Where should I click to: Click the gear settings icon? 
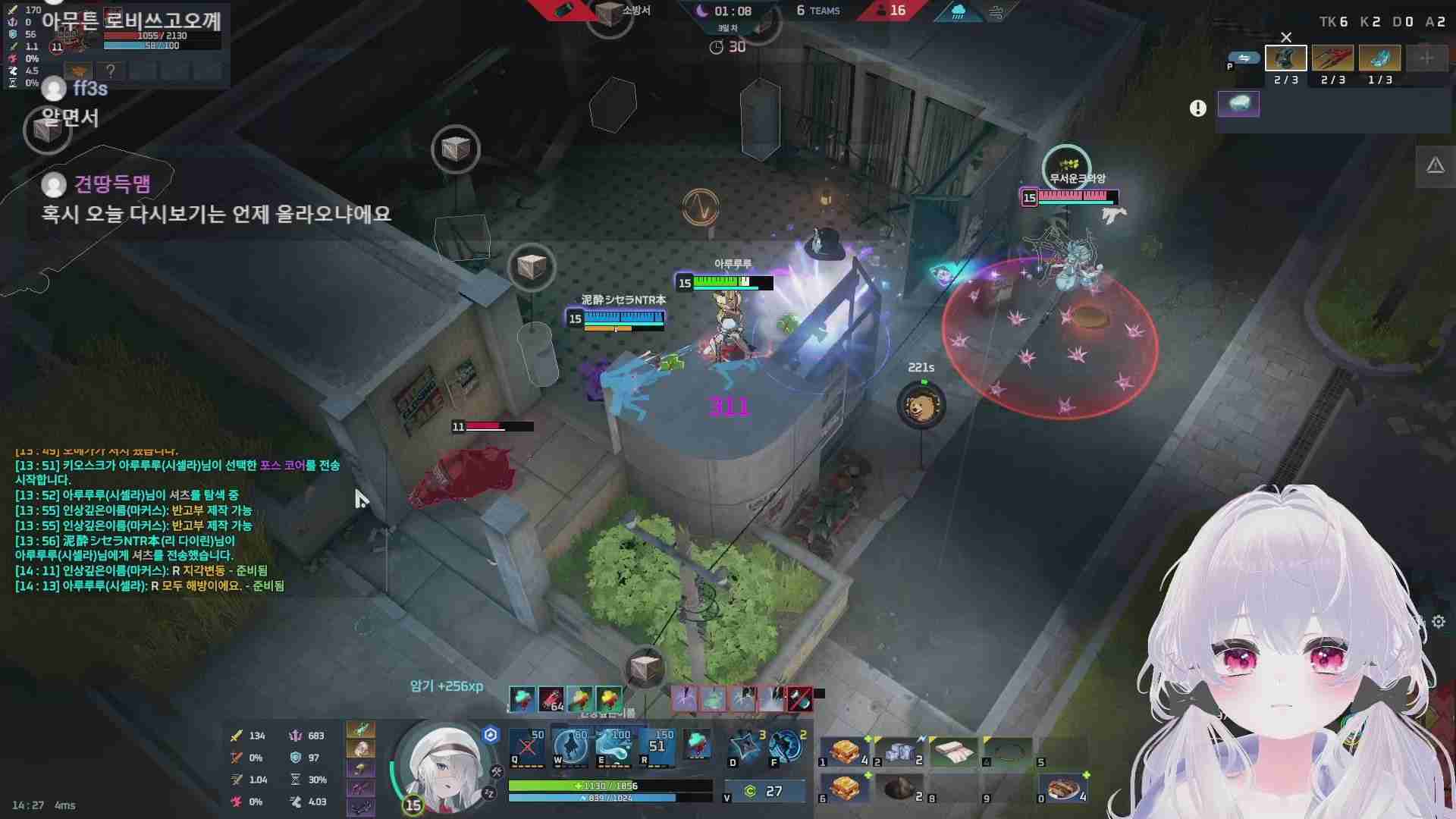coord(1439,622)
